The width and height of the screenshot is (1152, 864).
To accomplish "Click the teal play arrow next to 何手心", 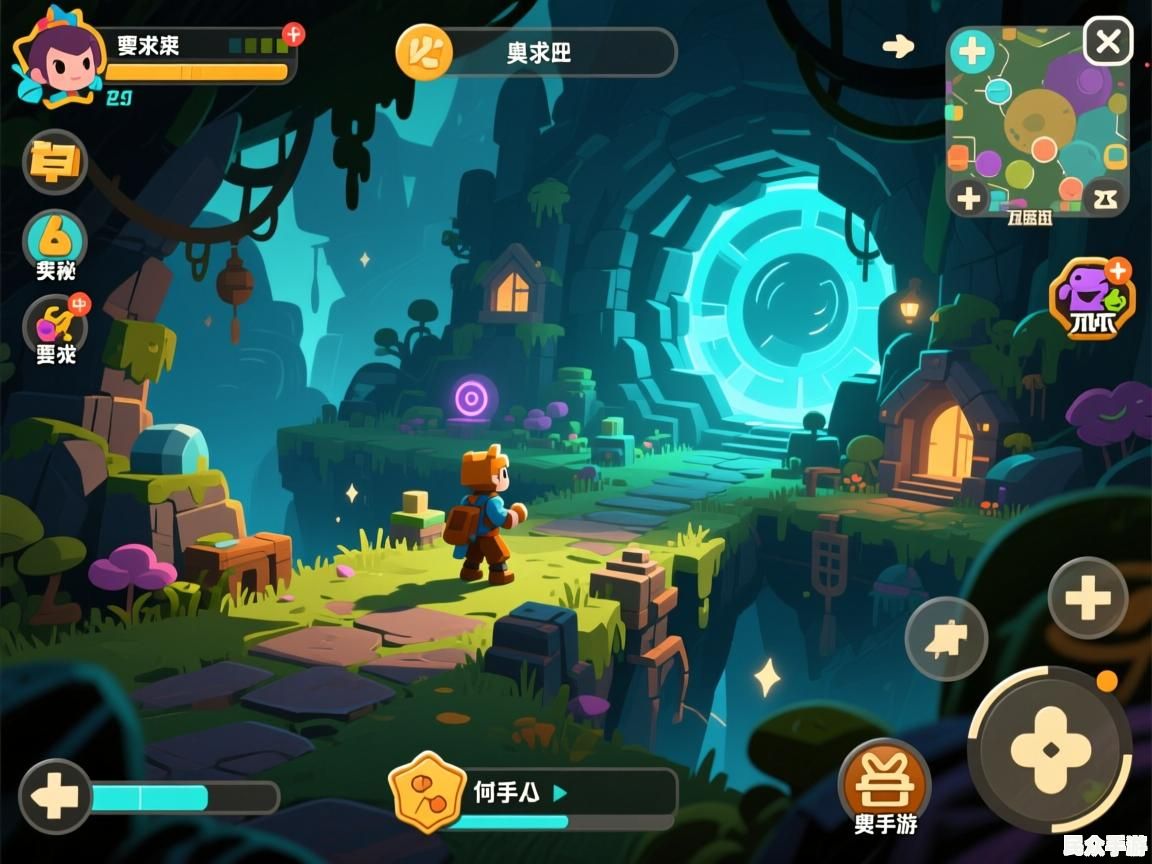I will 560,793.
